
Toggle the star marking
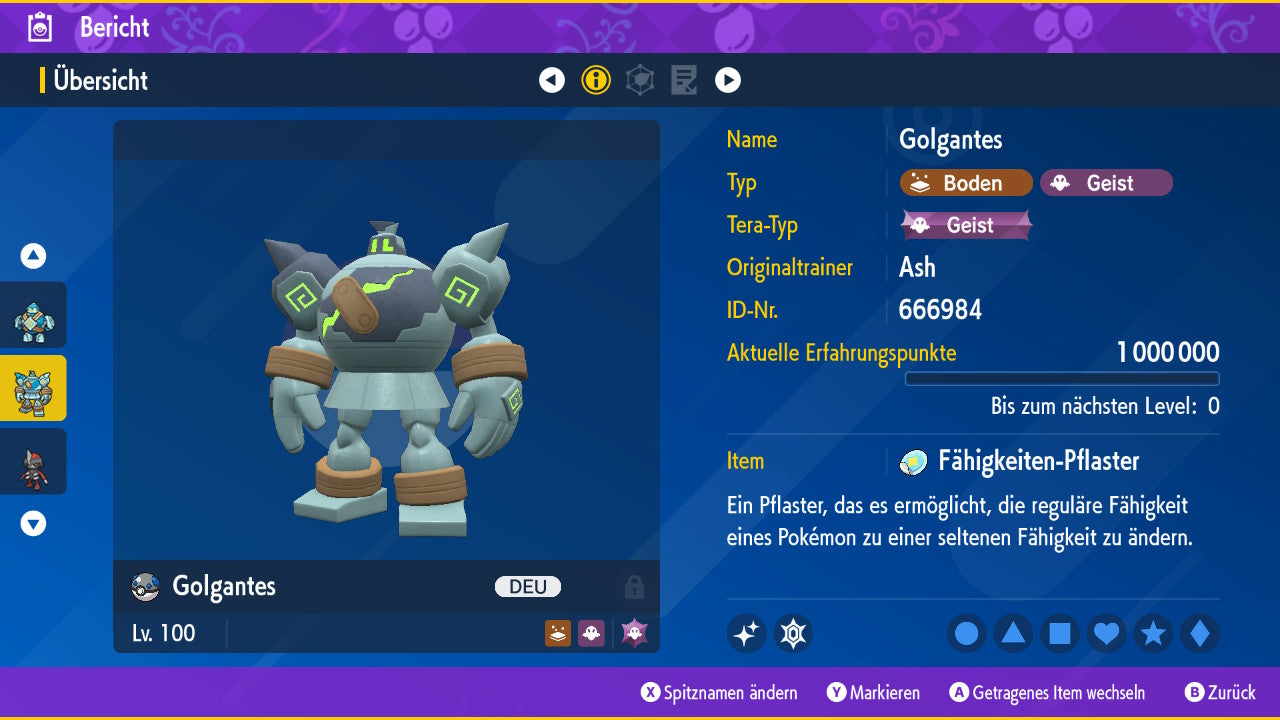1153,633
